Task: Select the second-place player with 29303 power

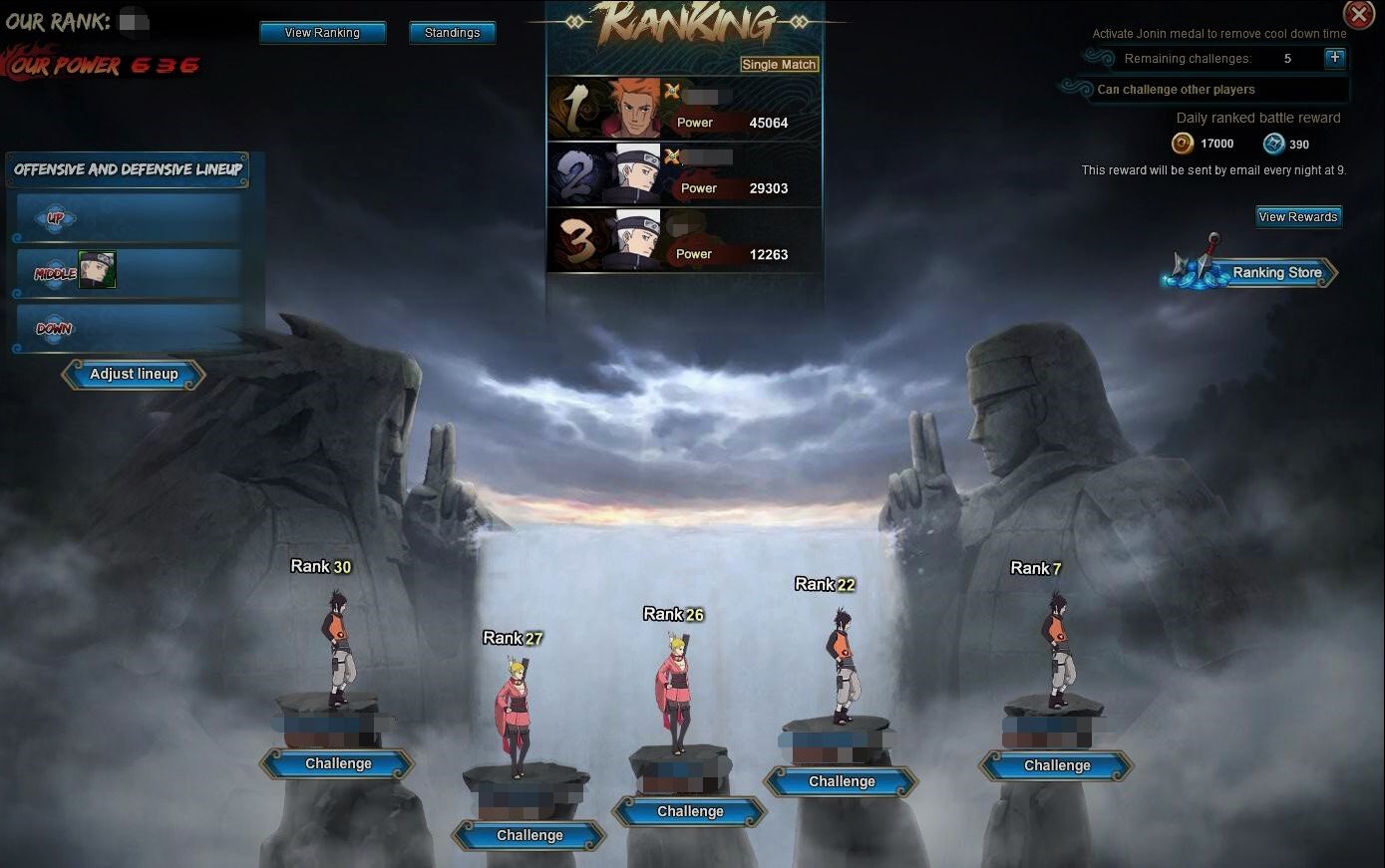Action: point(685,173)
